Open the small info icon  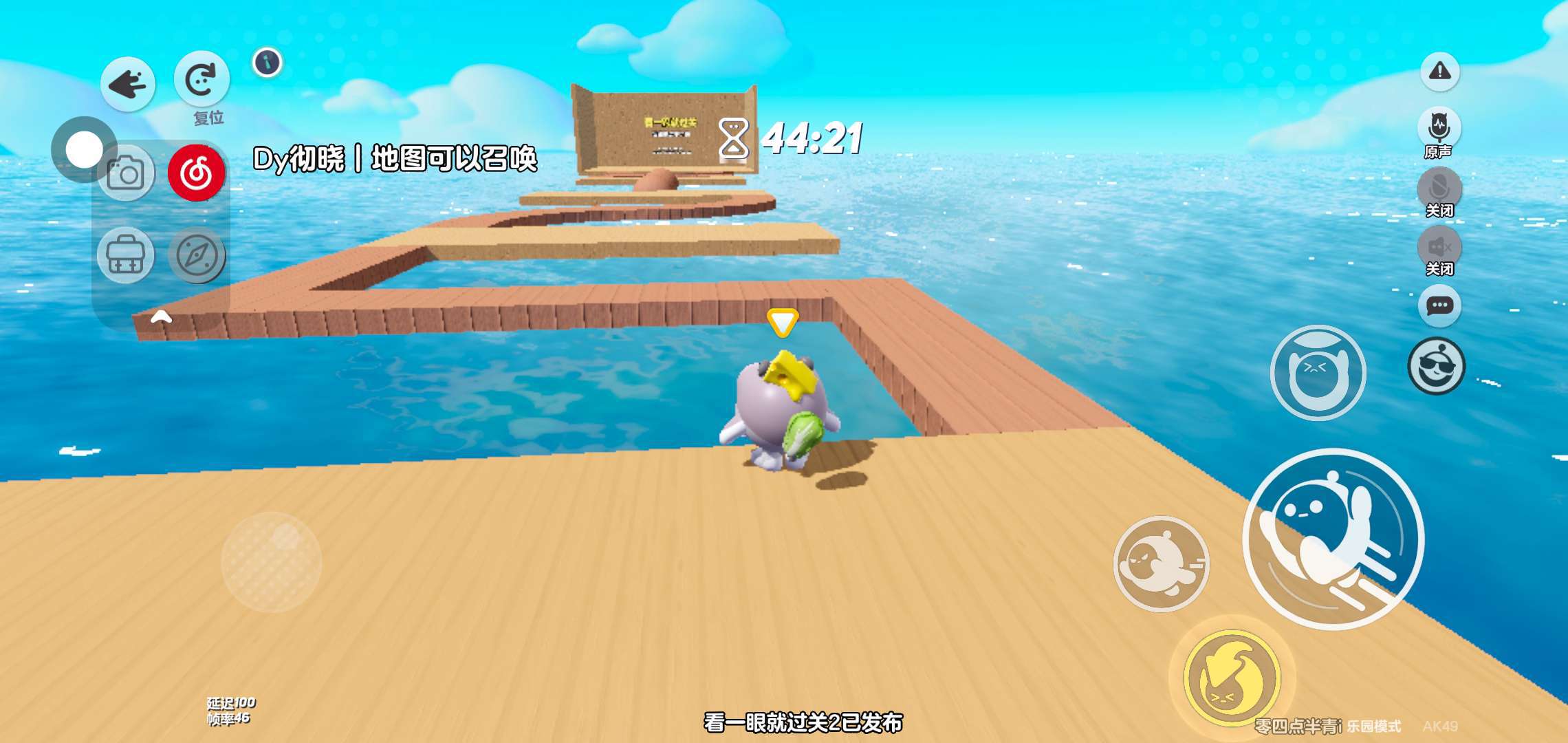click(x=268, y=63)
